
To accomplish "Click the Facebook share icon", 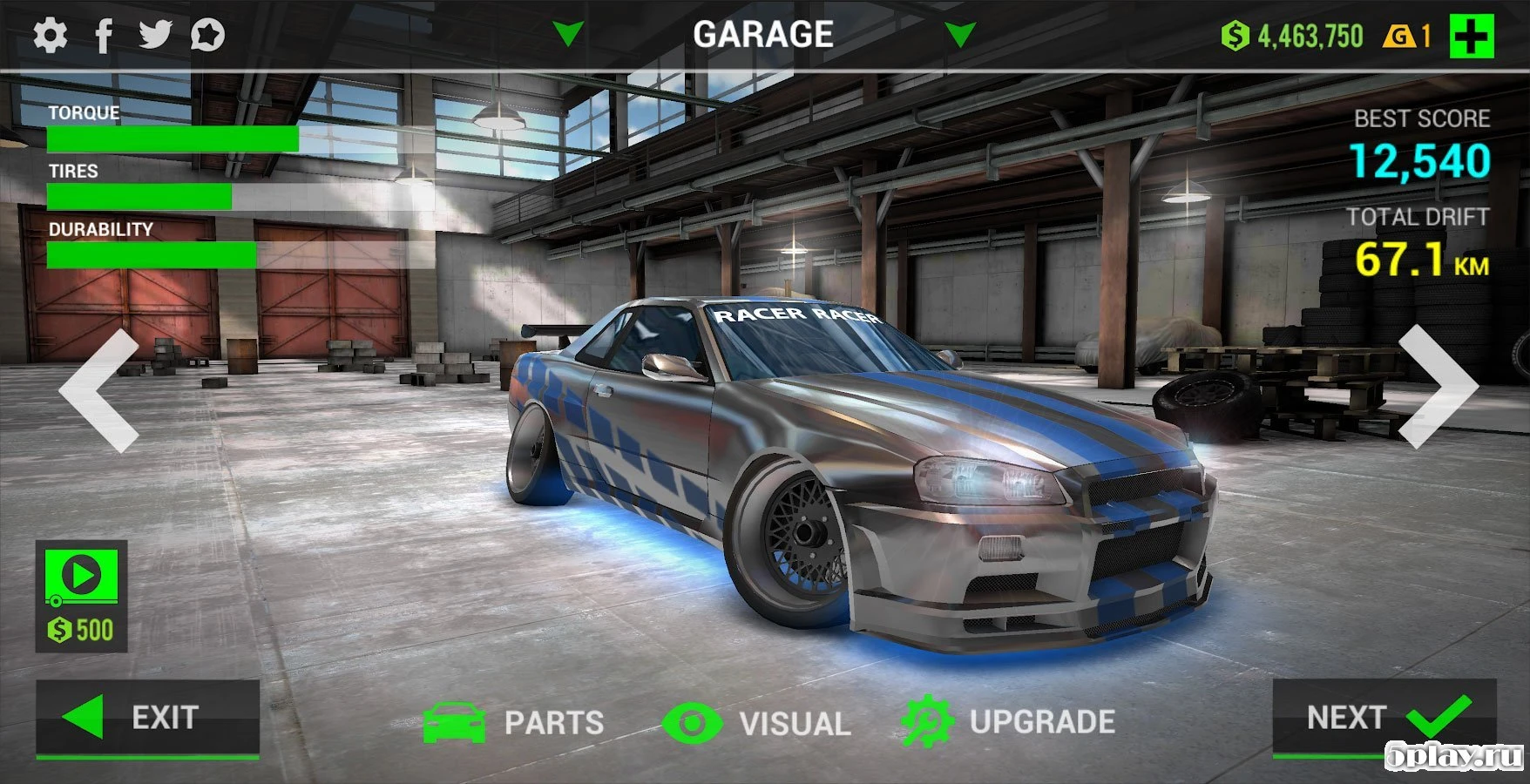I will pyautogui.click(x=104, y=35).
